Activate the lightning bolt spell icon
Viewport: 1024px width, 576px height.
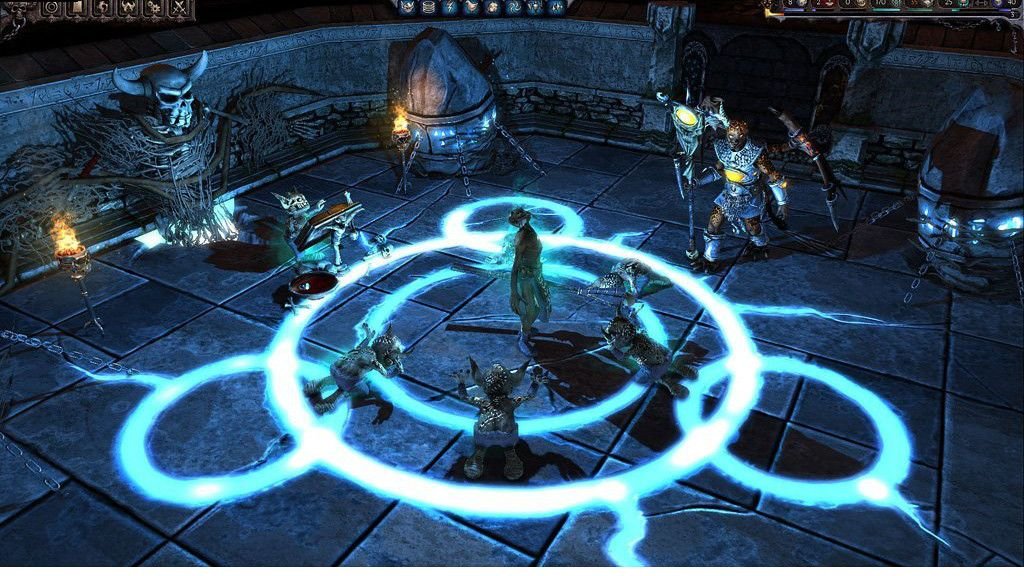450,7
